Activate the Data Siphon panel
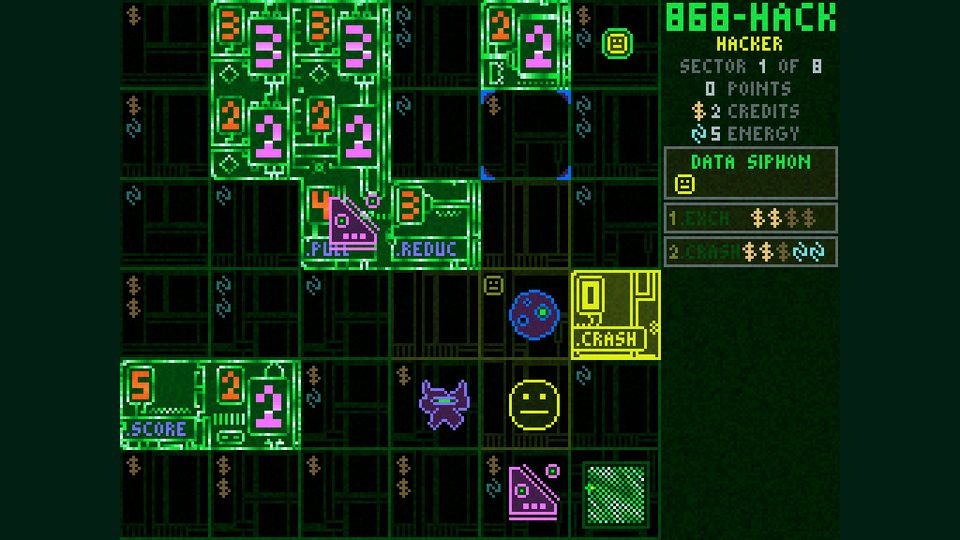 point(751,173)
